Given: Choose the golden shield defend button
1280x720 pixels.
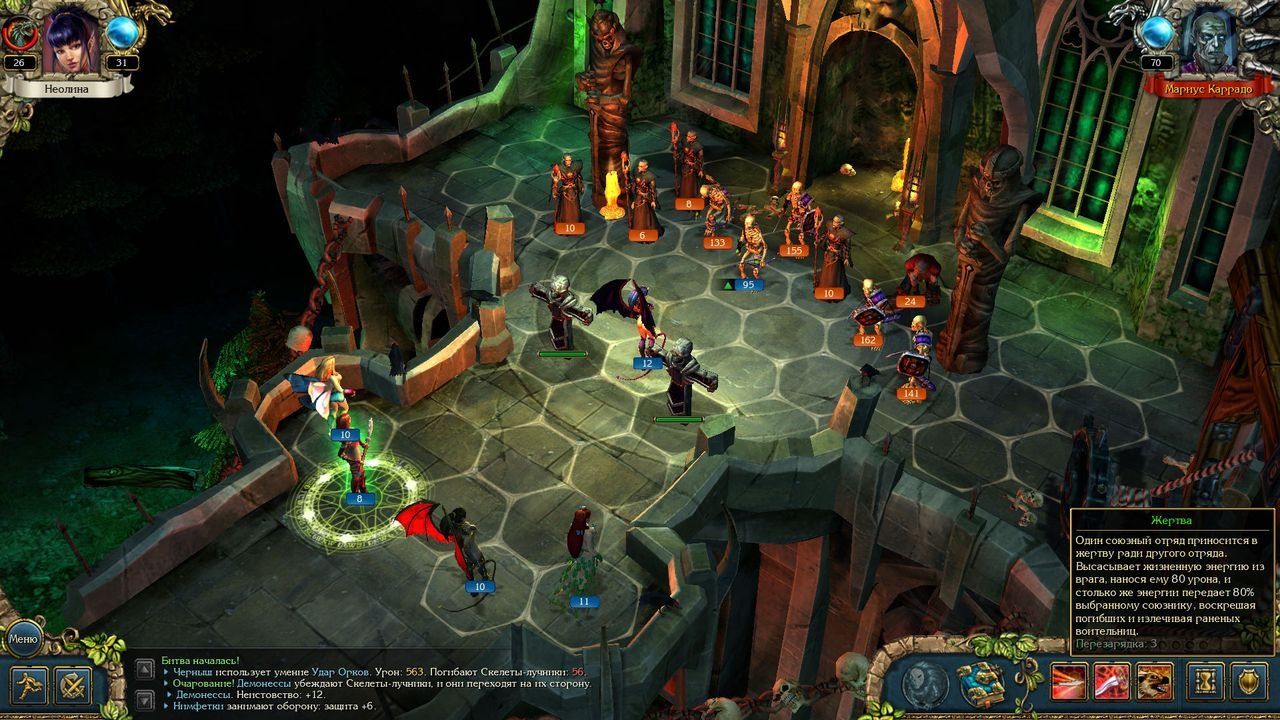Looking at the screenshot, I should tap(1249, 683).
